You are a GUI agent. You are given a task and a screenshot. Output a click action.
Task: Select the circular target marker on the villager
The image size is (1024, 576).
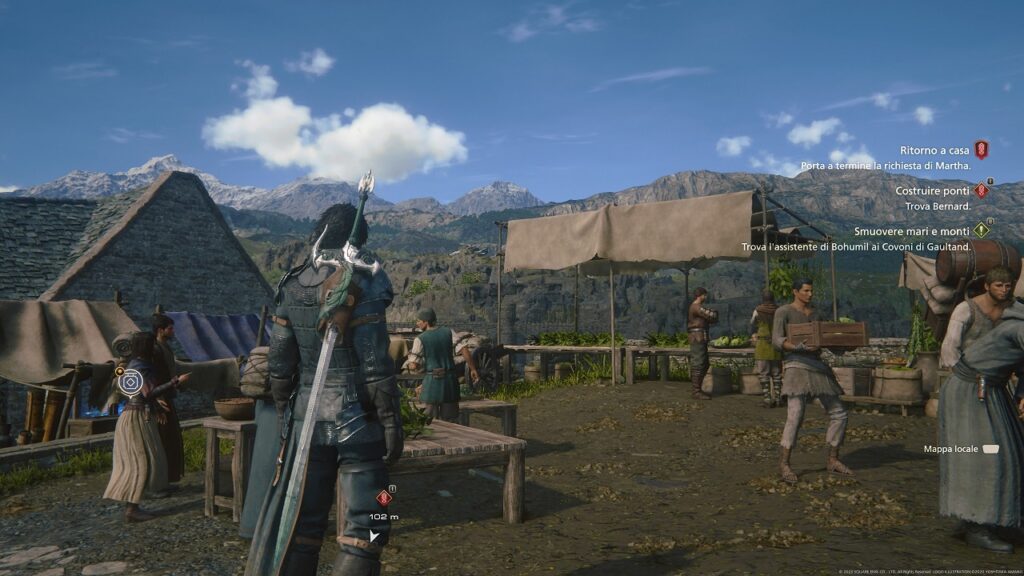129,380
